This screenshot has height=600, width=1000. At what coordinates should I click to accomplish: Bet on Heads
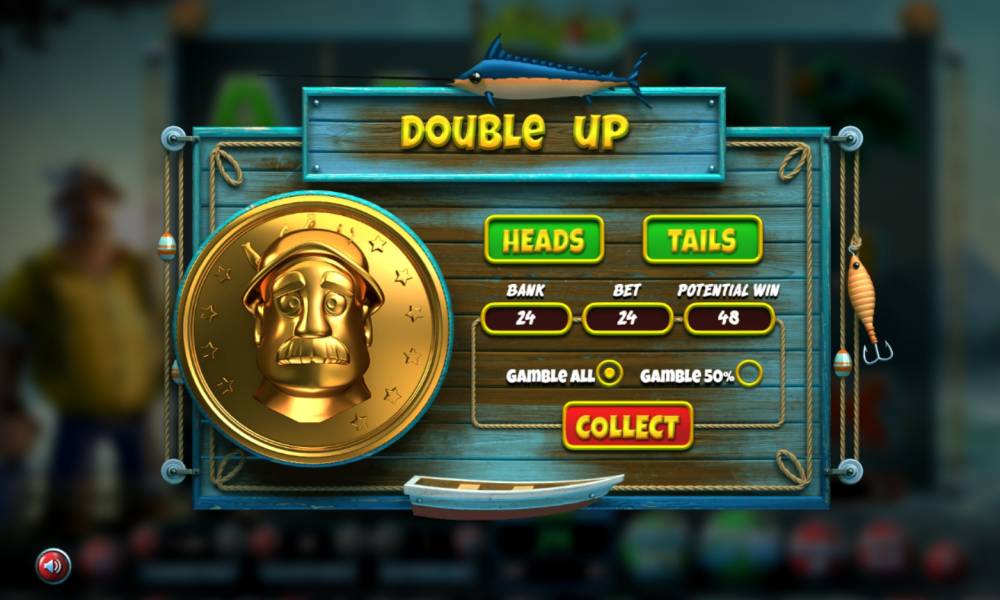544,240
